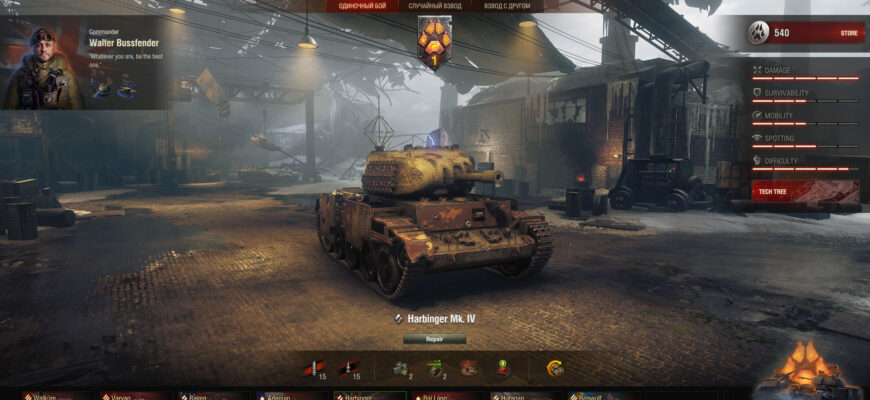The width and height of the screenshot is (870, 400).
Task: Choose the Varyag tank in the carousel
Action: coord(130,395)
